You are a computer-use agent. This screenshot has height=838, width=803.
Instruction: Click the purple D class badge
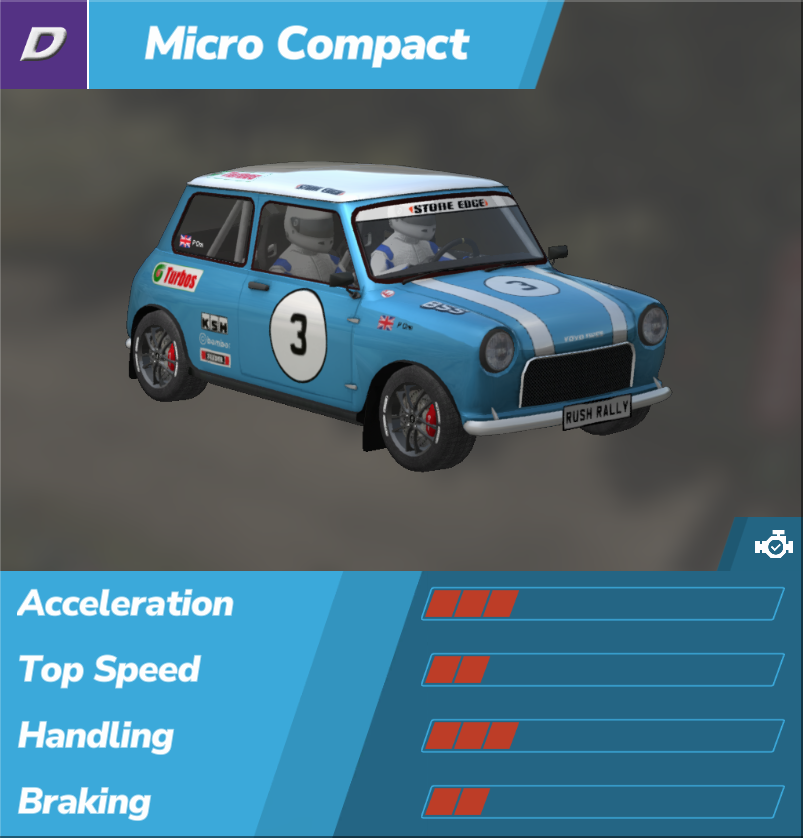[x=43, y=44]
